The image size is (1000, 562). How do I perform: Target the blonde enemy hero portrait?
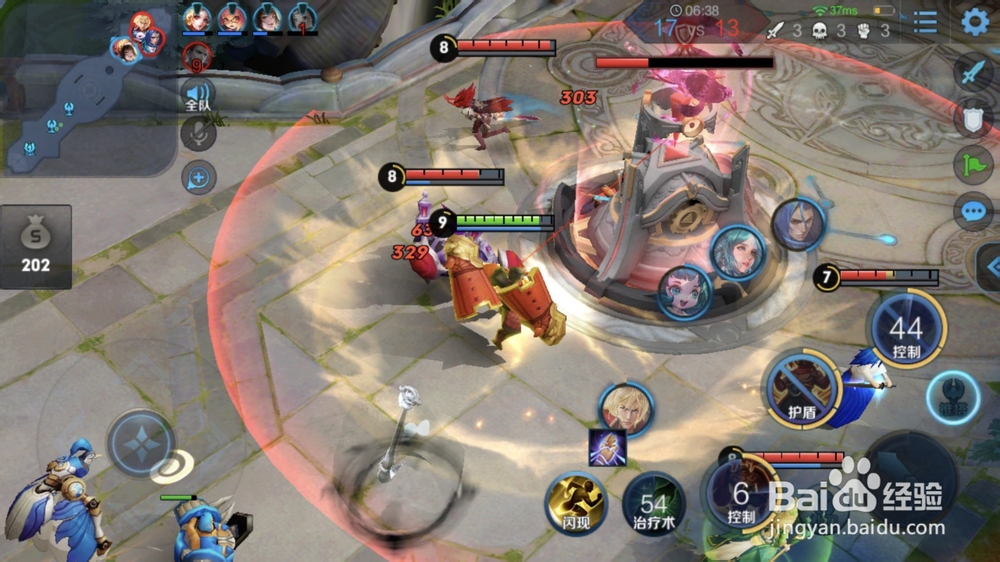pyautogui.click(x=626, y=409)
